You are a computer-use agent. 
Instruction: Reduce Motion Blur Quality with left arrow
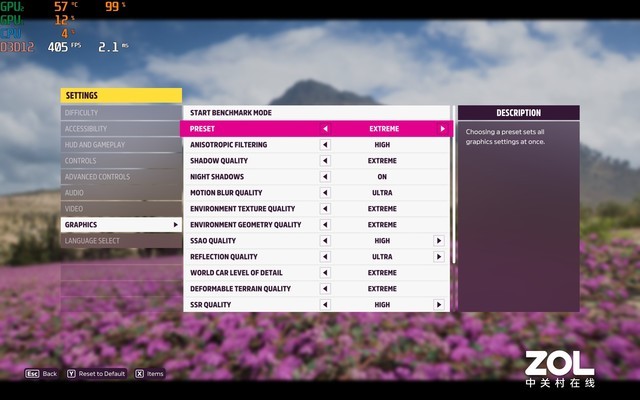click(x=324, y=193)
